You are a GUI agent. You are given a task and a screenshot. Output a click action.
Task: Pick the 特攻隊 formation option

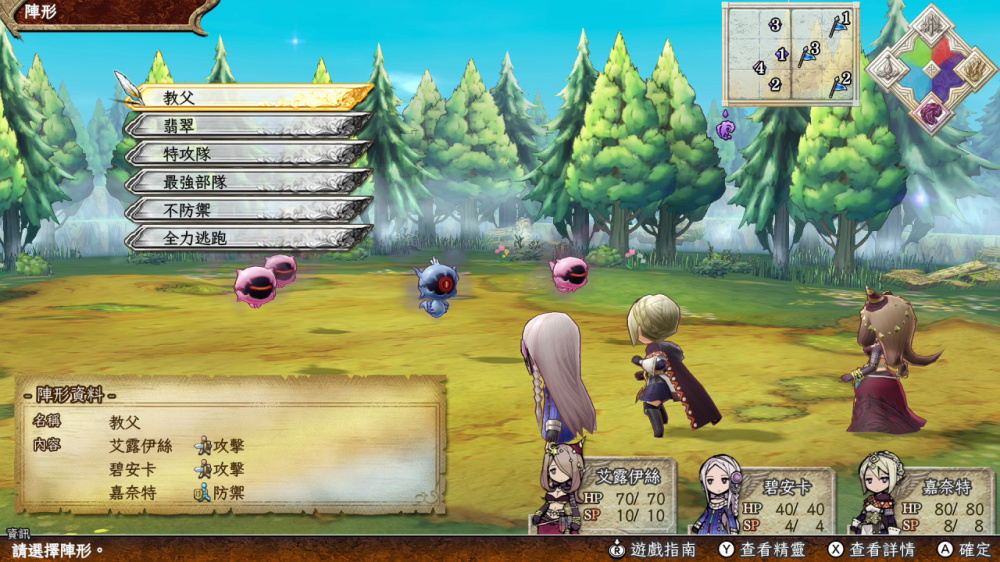[250, 153]
